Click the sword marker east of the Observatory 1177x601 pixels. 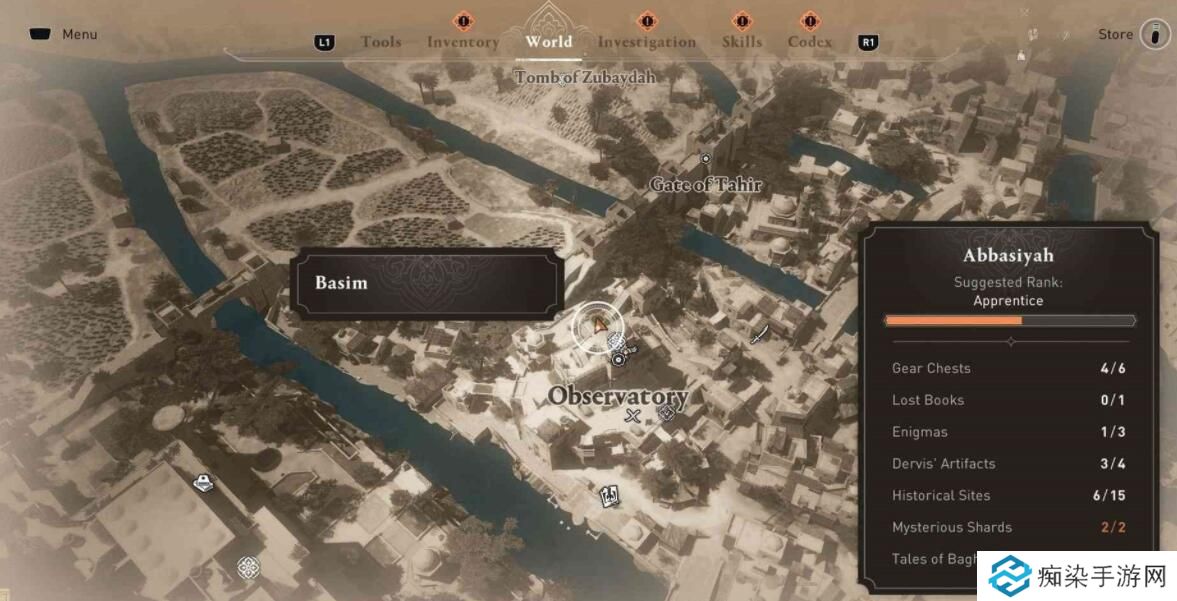click(759, 333)
